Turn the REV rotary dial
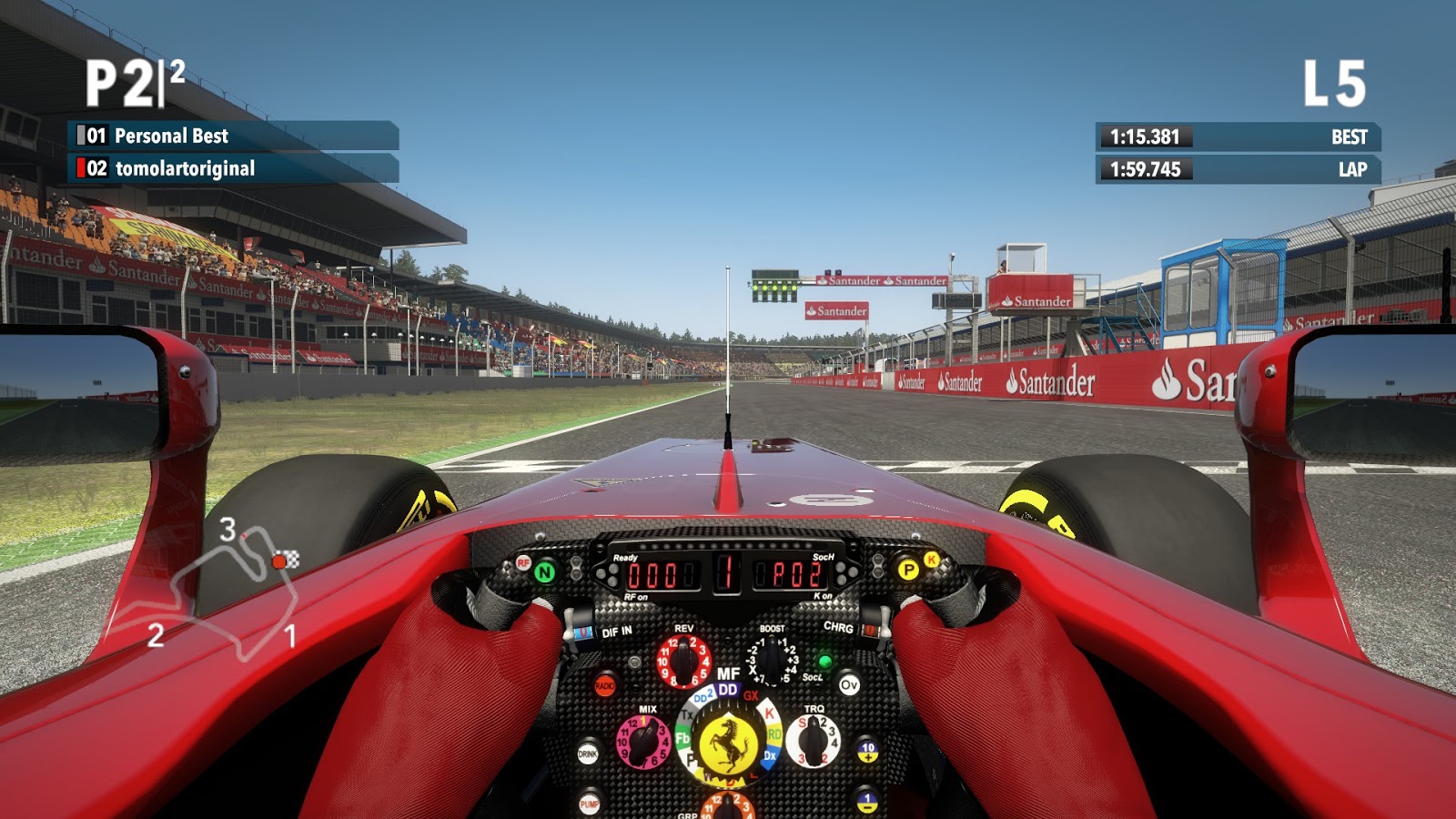This screenshot has height=819, width=1456. point(682,661)
